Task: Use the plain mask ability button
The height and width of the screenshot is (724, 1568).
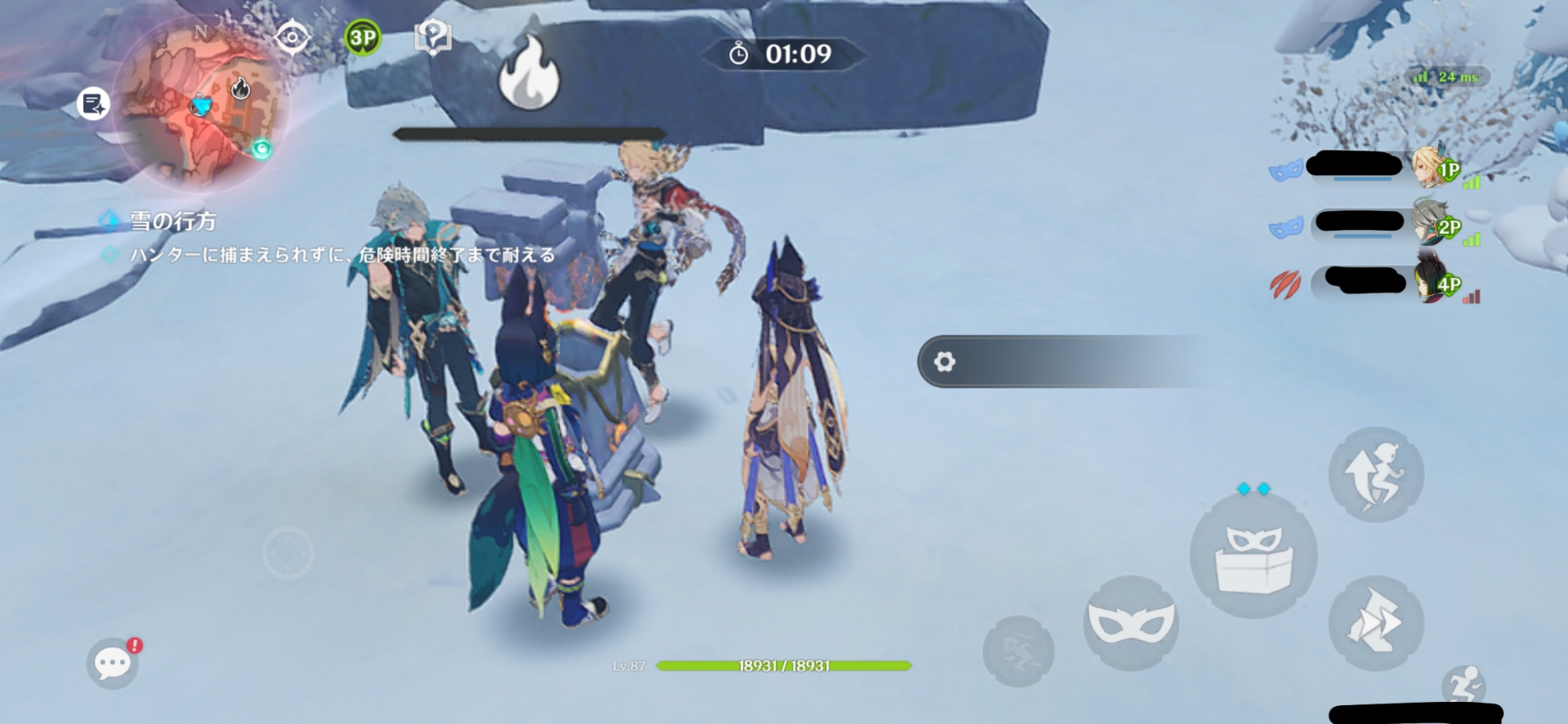Action: (1131, 623)
